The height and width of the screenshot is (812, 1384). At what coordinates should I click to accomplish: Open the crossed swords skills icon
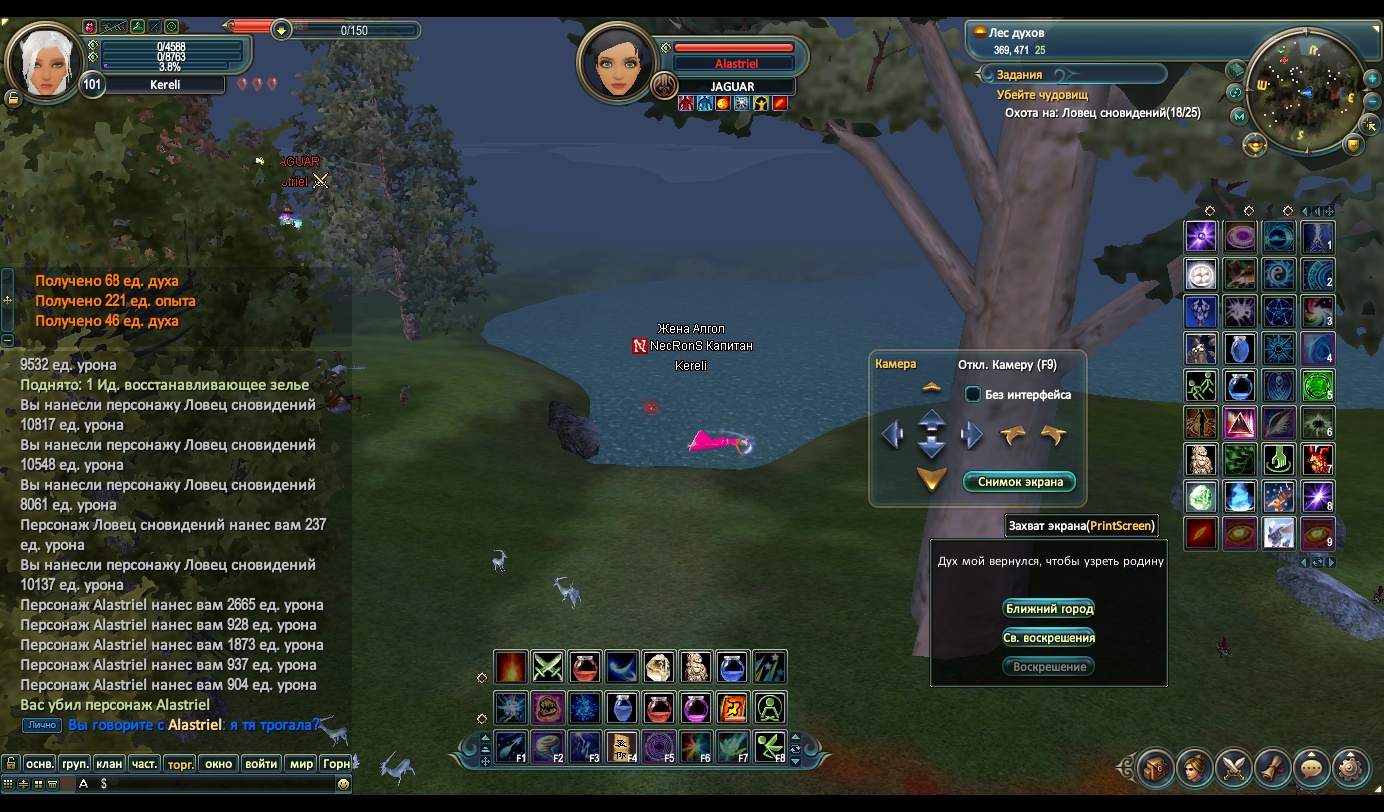pyautogui.click(x=1233, y=768)
